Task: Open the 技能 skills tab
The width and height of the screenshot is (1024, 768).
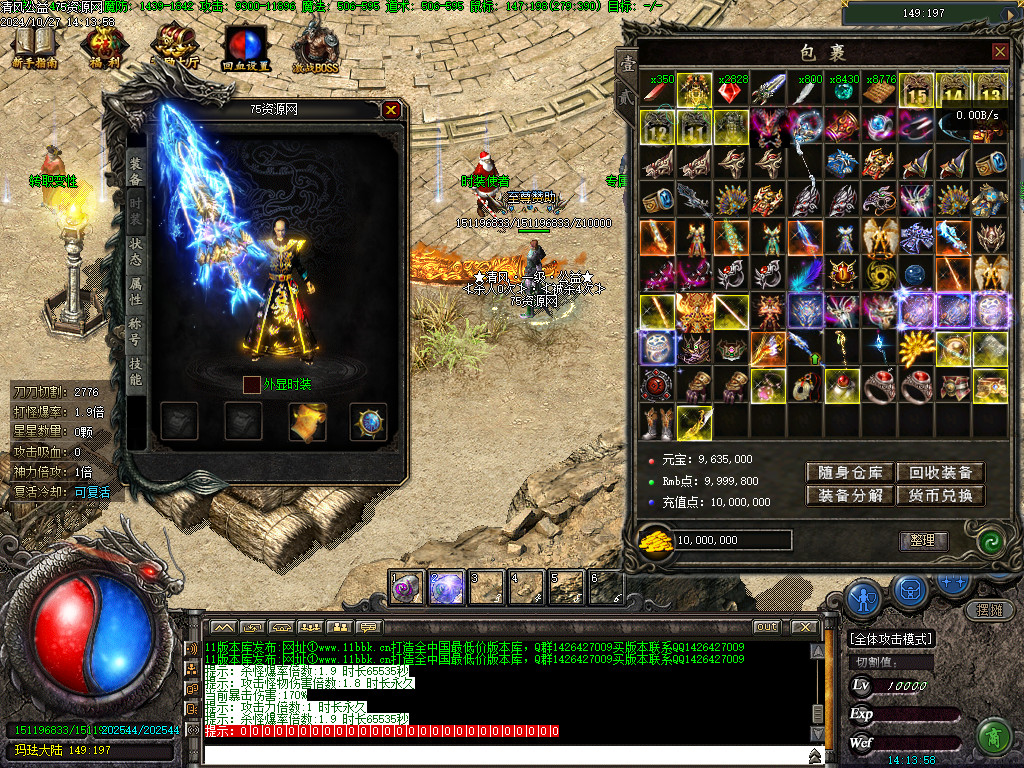Action: click(135, 371)
